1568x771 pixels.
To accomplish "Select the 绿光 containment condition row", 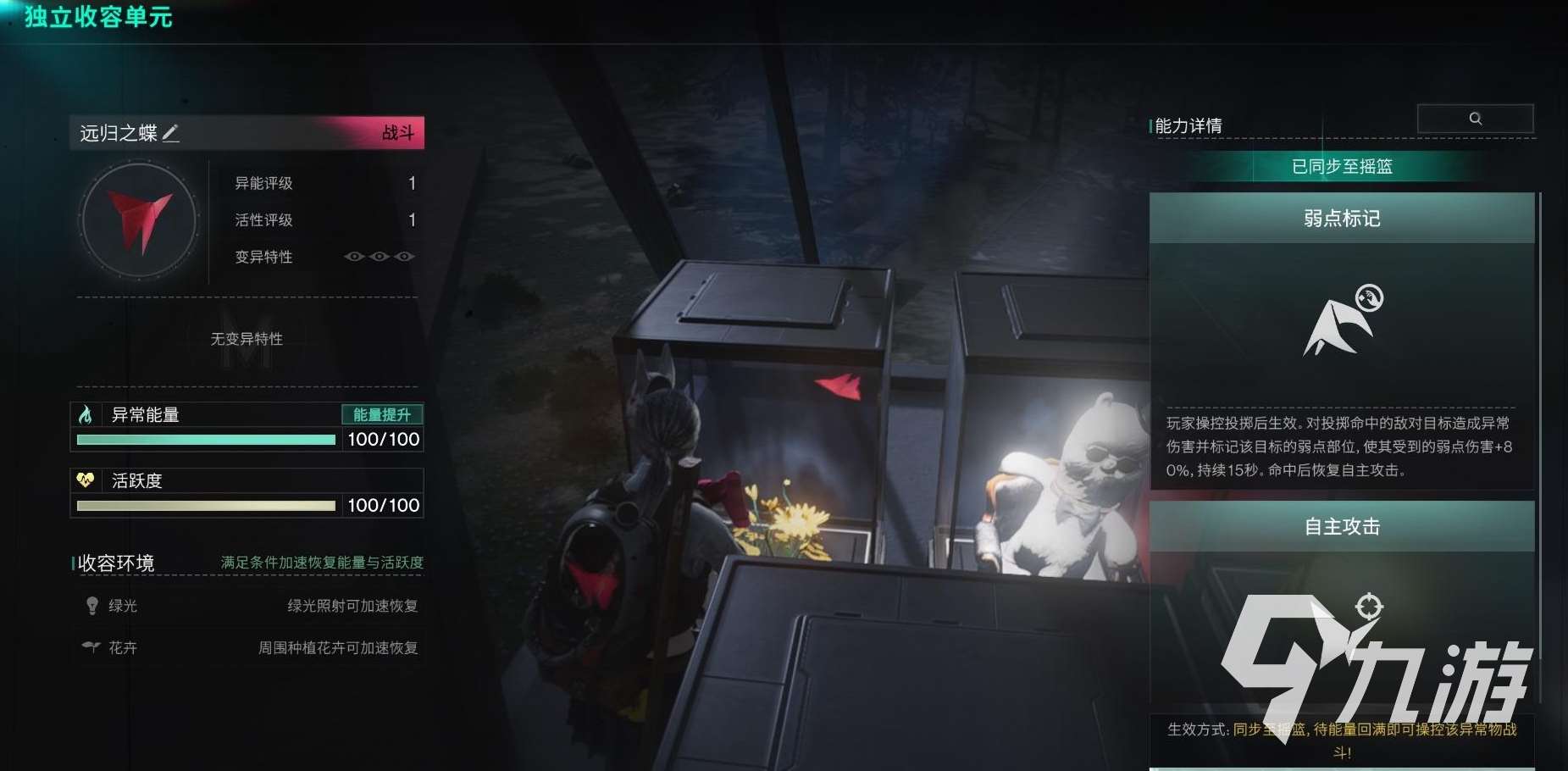I will pyautogui.click(x=250, y=606).
